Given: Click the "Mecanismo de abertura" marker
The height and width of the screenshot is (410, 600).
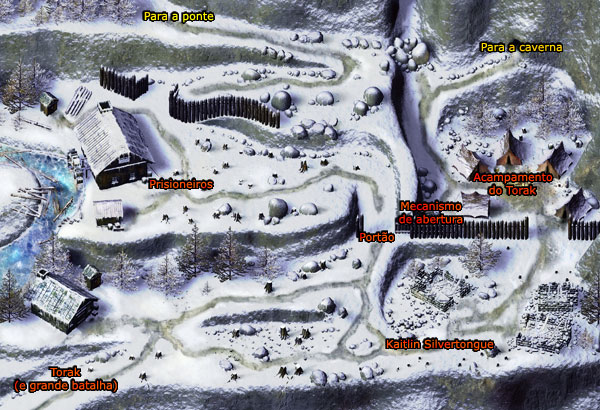Looking at the screenshot, I should click(x=429, y=210).
